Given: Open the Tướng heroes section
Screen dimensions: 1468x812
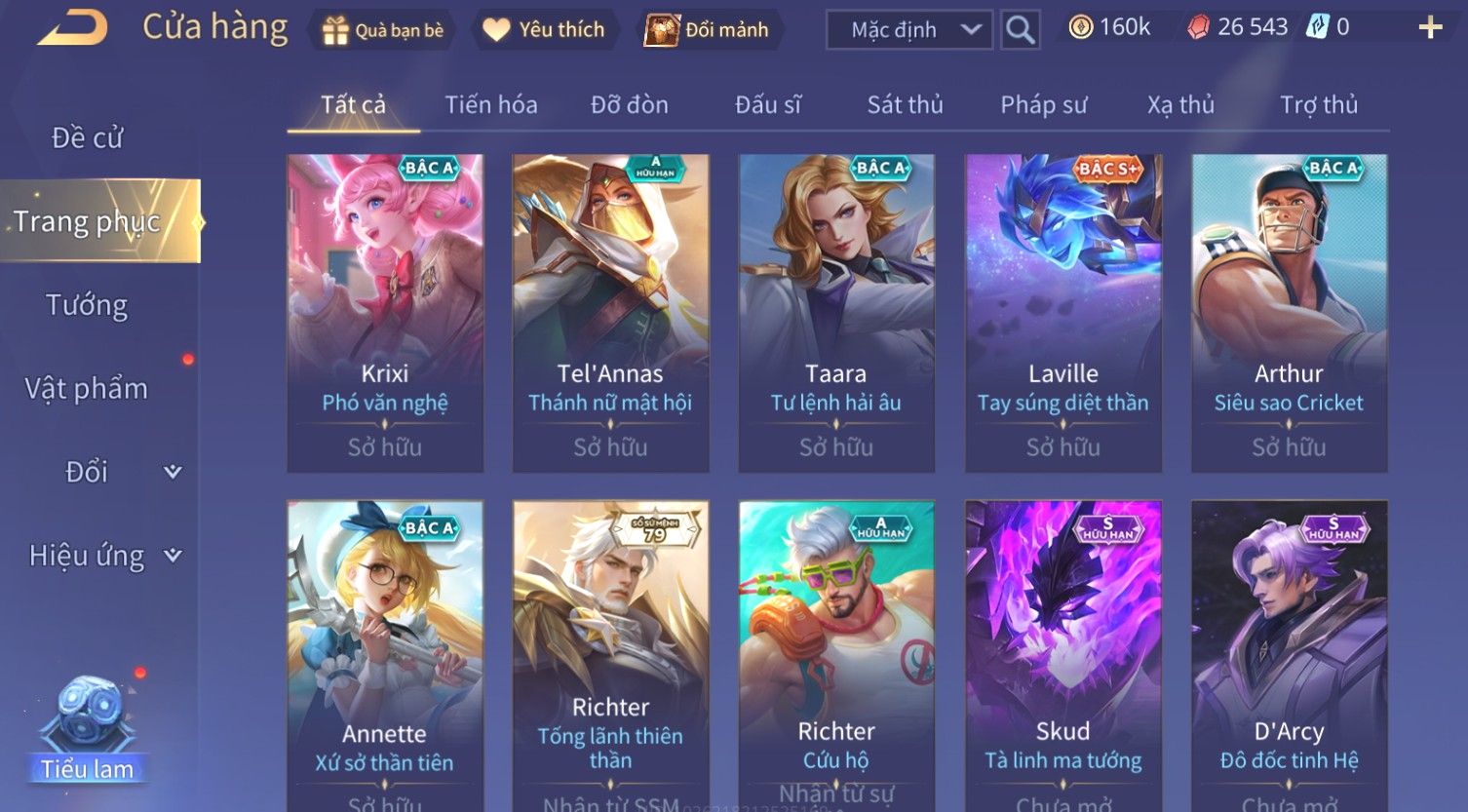Looking at the screenshot, I should point(87,305).
